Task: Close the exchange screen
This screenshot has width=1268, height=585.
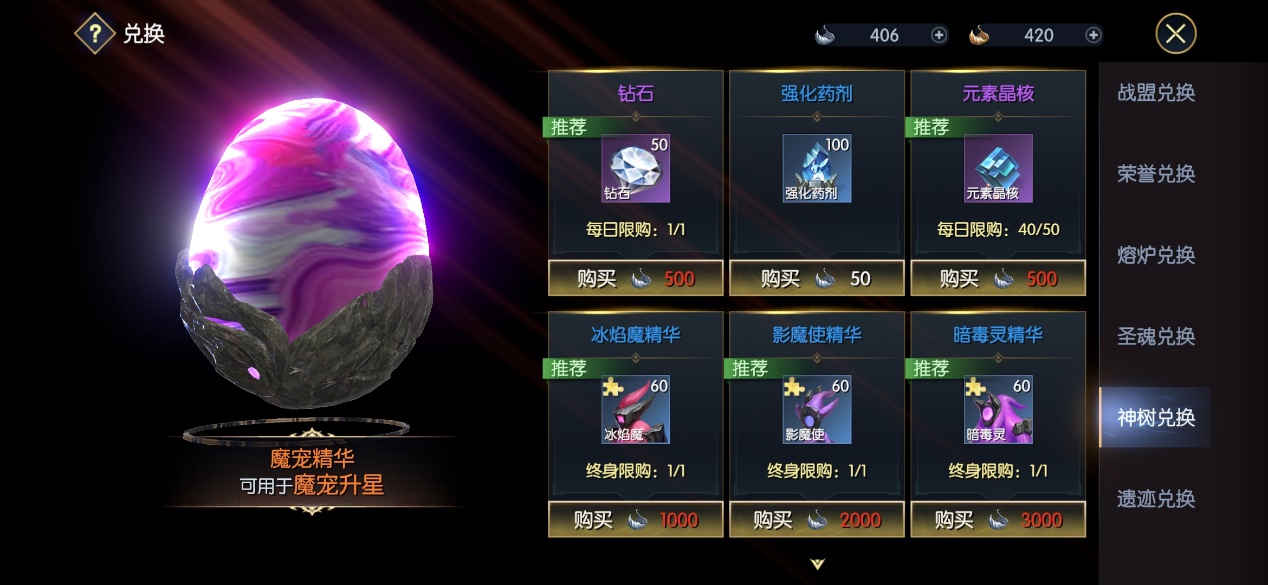Action: coord(1175,34)
